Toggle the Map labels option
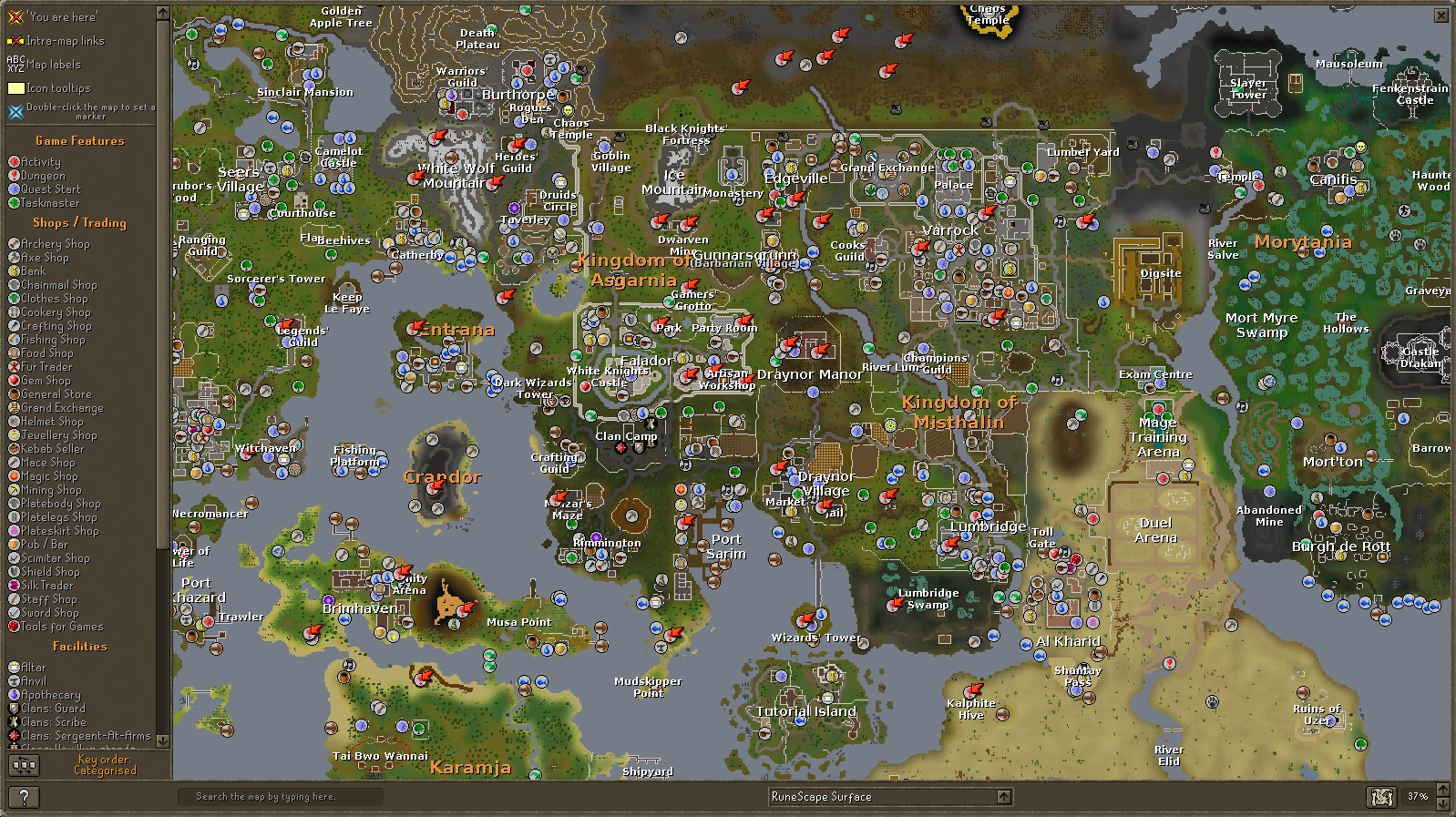The height and width of the screenshot is (817, 1456). pyautogui.click(x=58, y=64)
